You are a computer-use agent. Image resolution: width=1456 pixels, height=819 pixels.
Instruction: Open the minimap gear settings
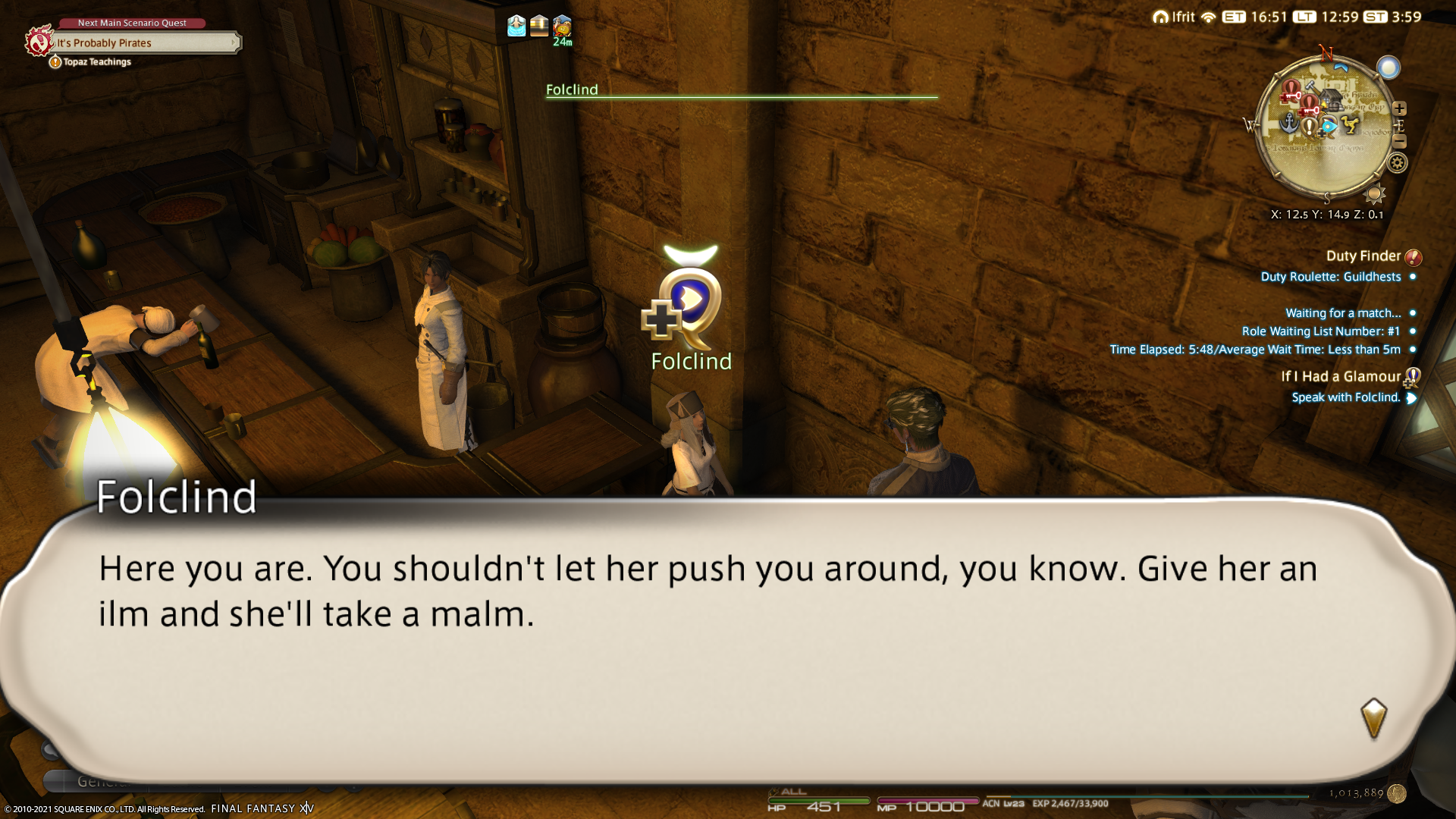(1397, 163)
